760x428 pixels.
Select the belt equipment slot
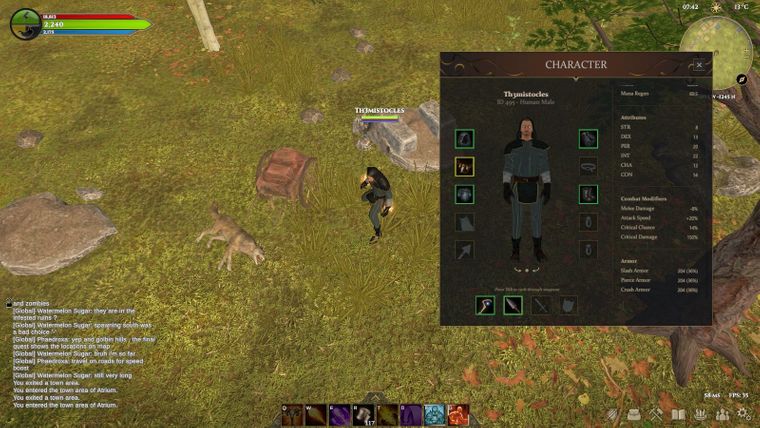pyautogui.click(x=588, y=167)
